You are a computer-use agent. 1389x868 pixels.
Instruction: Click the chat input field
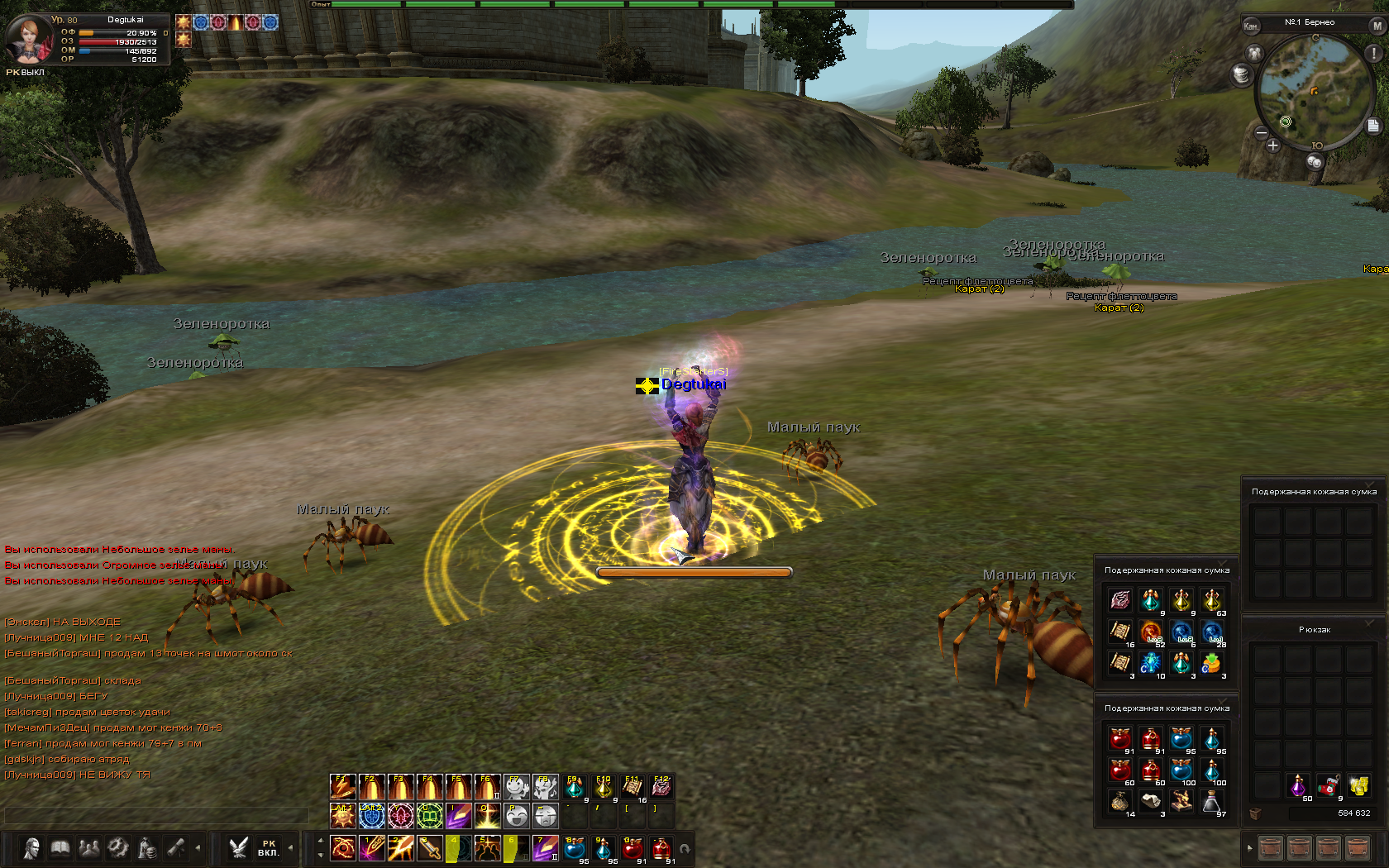pos(155,816)
